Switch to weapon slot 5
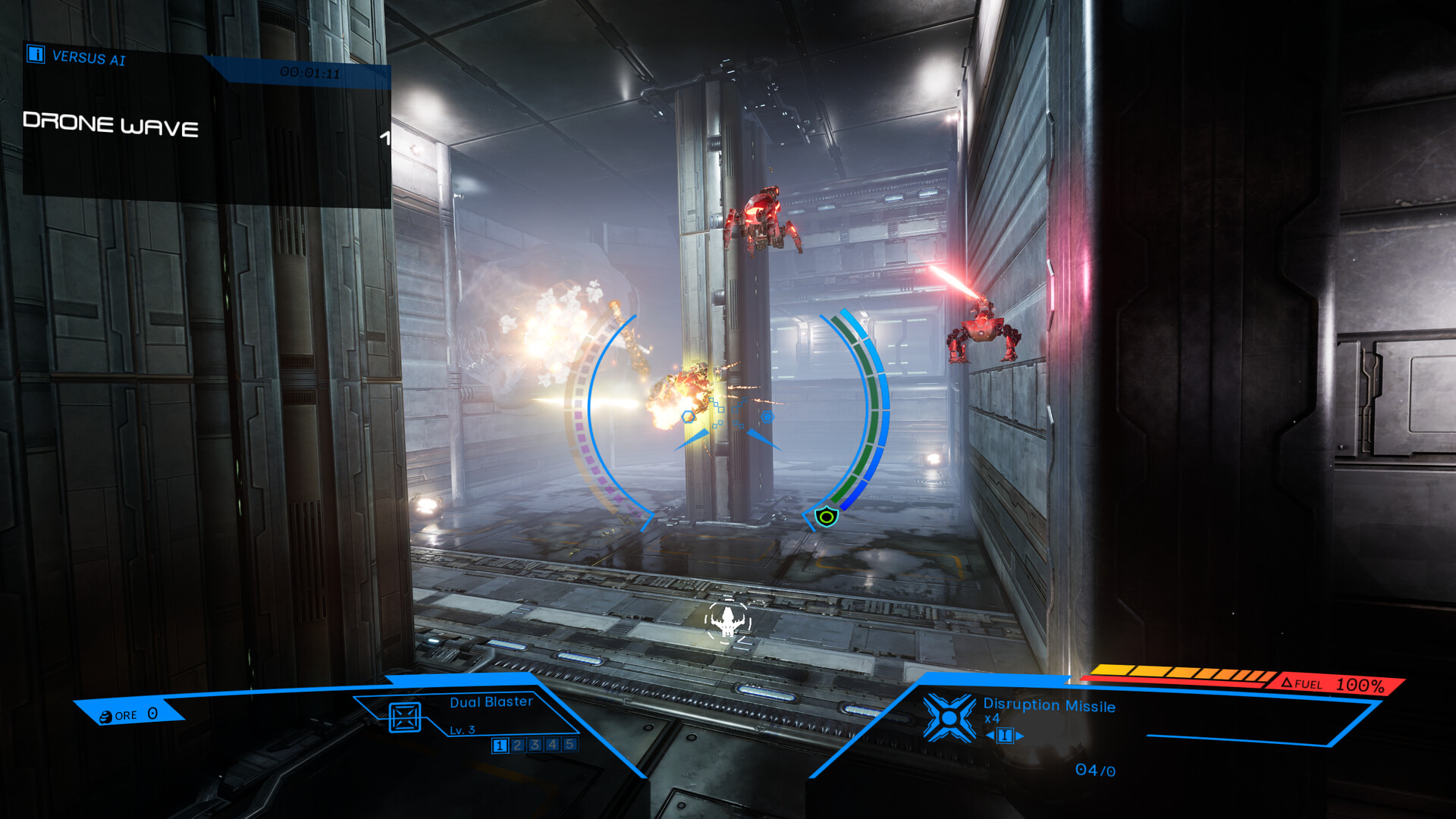 pyautogui.click(x=569, y=746)
